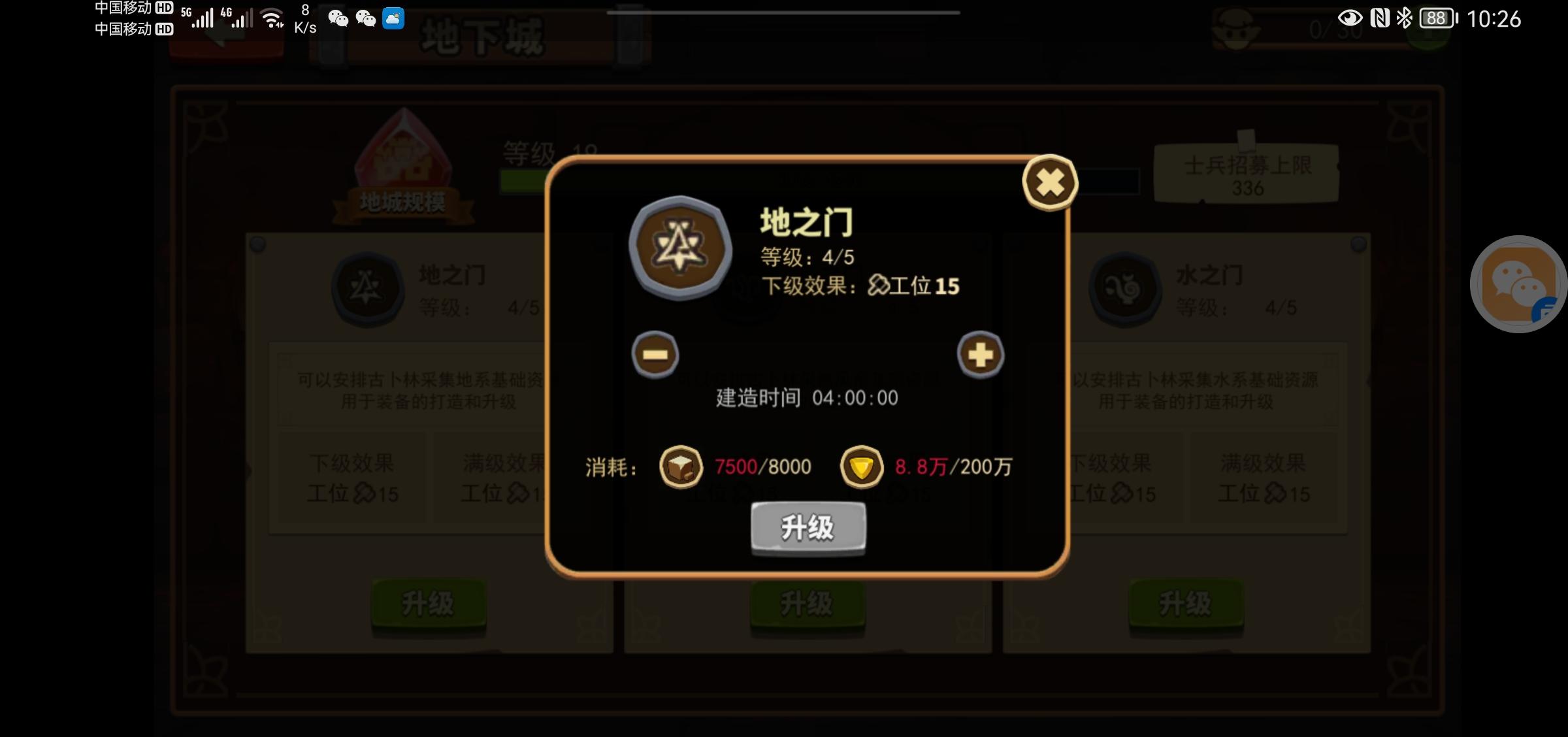Viewport: 1568px width, 737px height.
Task: Close the 地之门 upgrade dialog
Action: tap(1049, 183)
